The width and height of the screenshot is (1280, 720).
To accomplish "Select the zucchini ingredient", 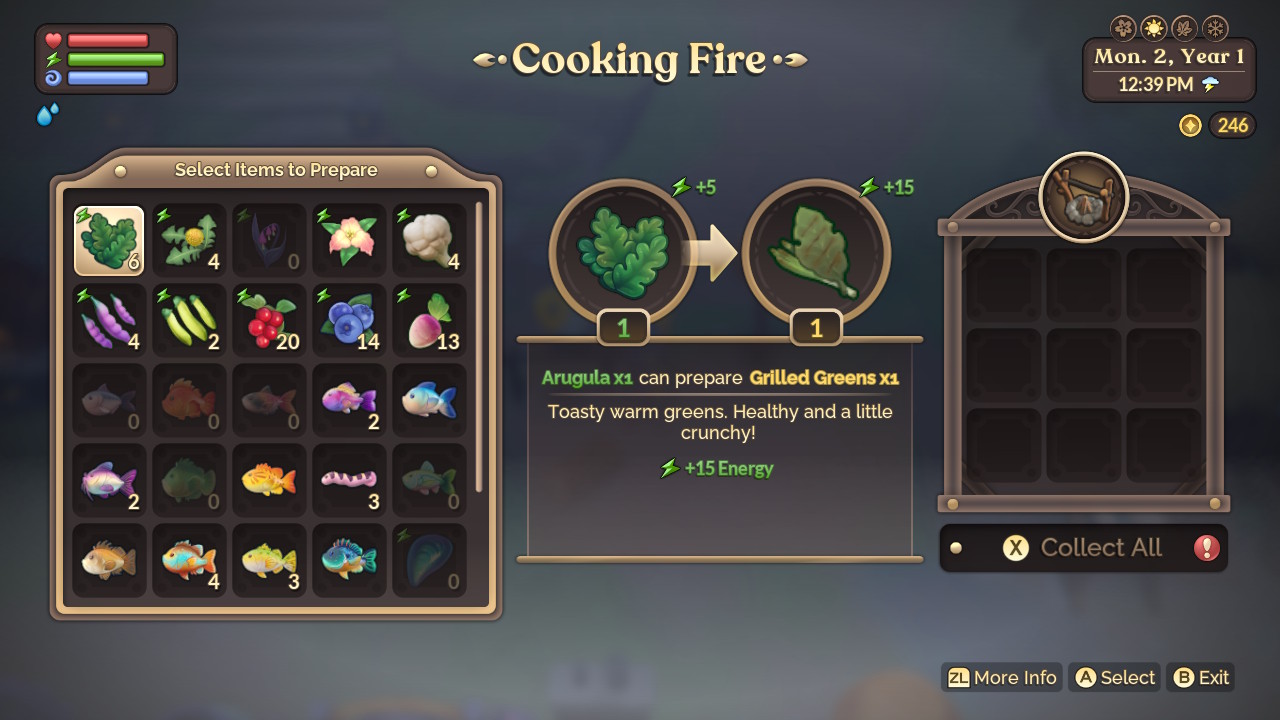I will coord(188,320).
